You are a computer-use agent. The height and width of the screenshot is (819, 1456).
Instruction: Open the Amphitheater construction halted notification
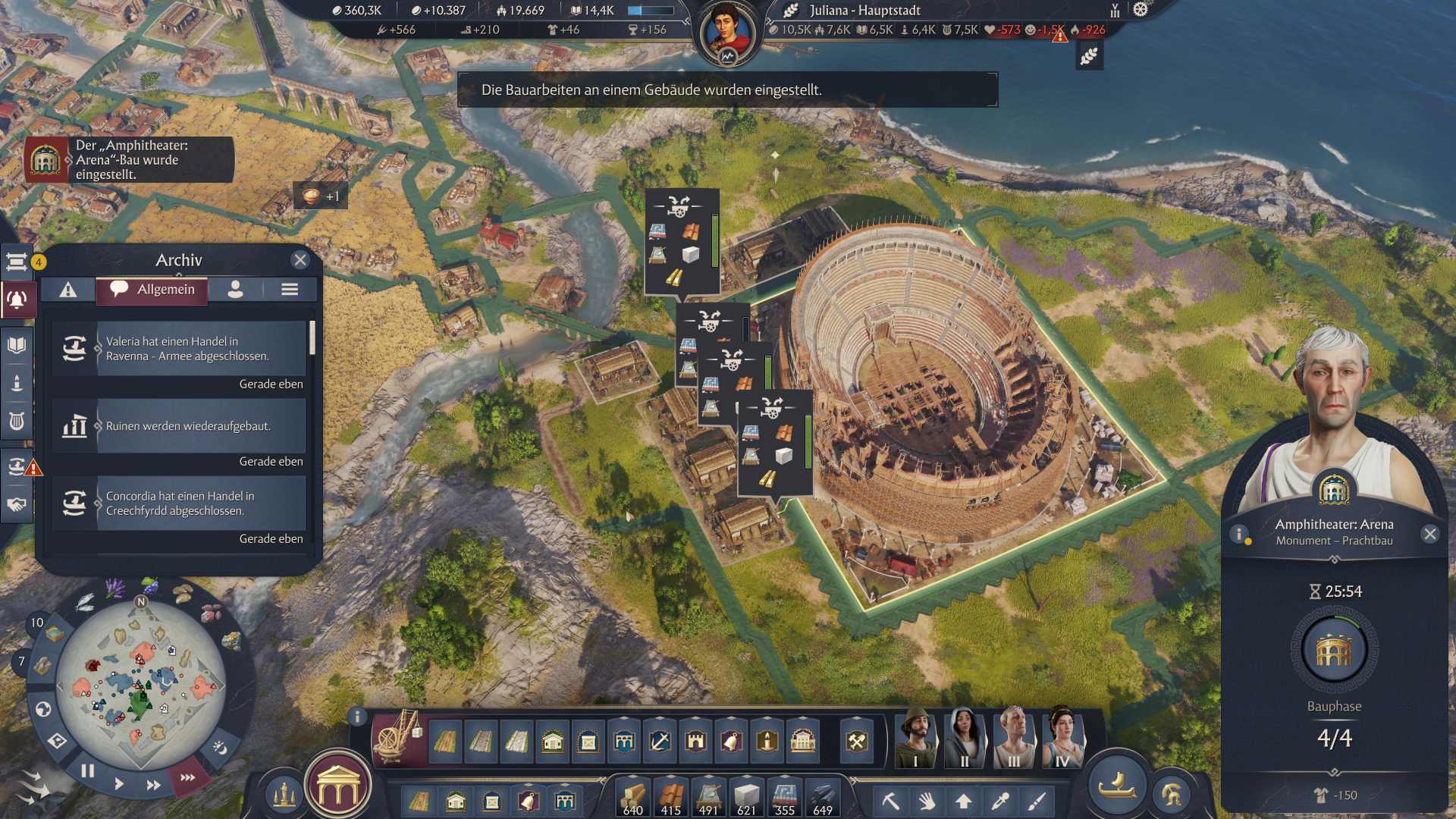(129, 160)
